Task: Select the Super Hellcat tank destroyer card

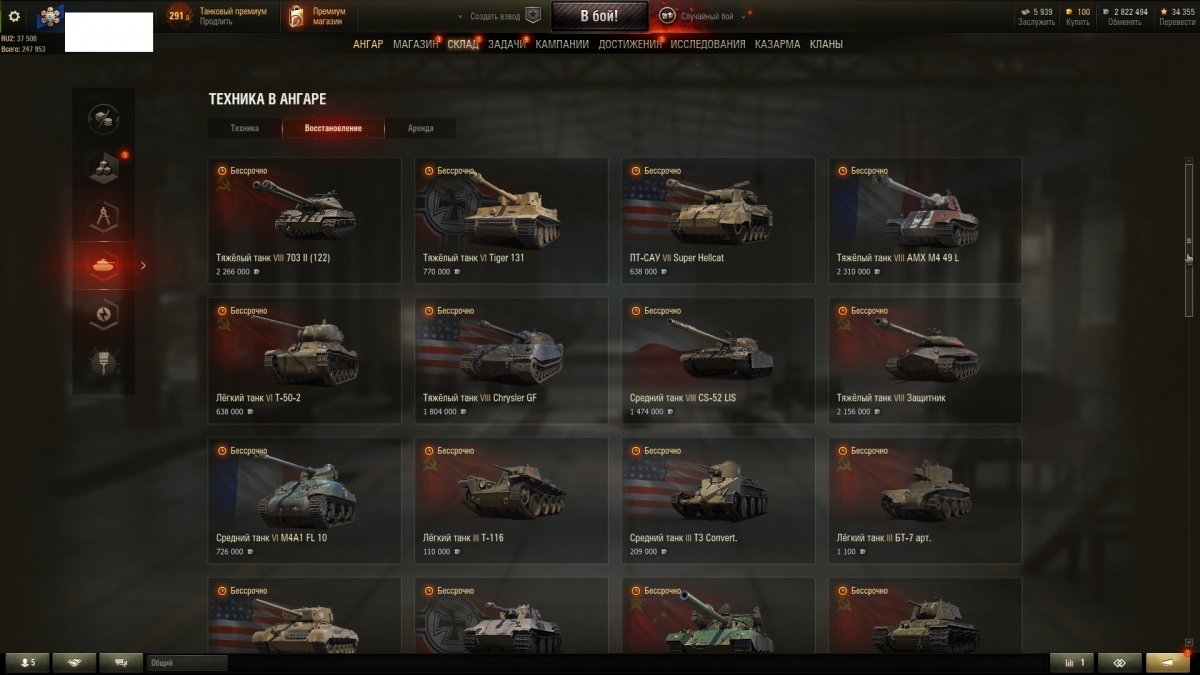Action: click(x=718, y=220)
